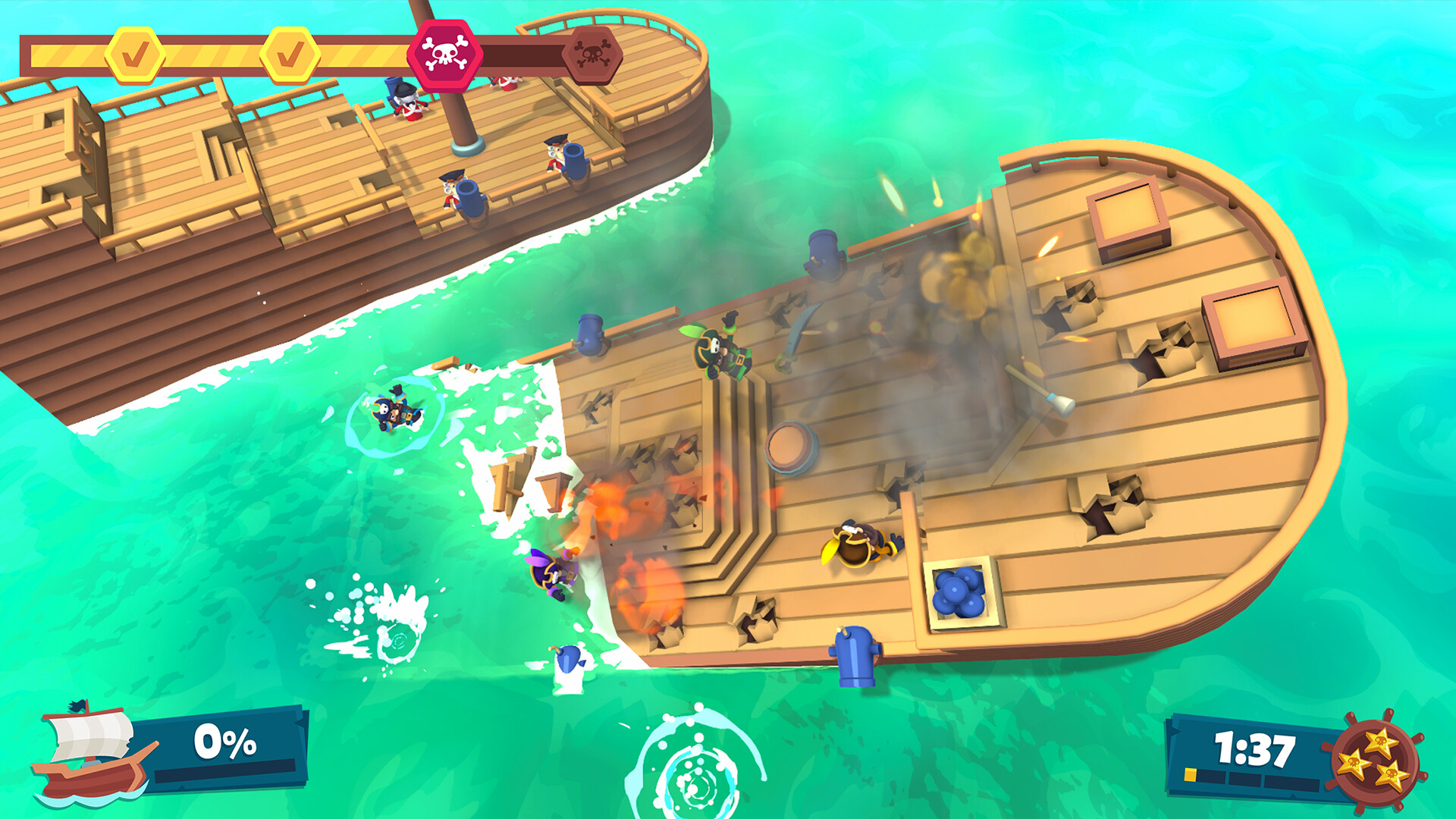1456x819 pixels.
Task: Click the second yellow checkmark hexagon badge
Action: [290, 53]
